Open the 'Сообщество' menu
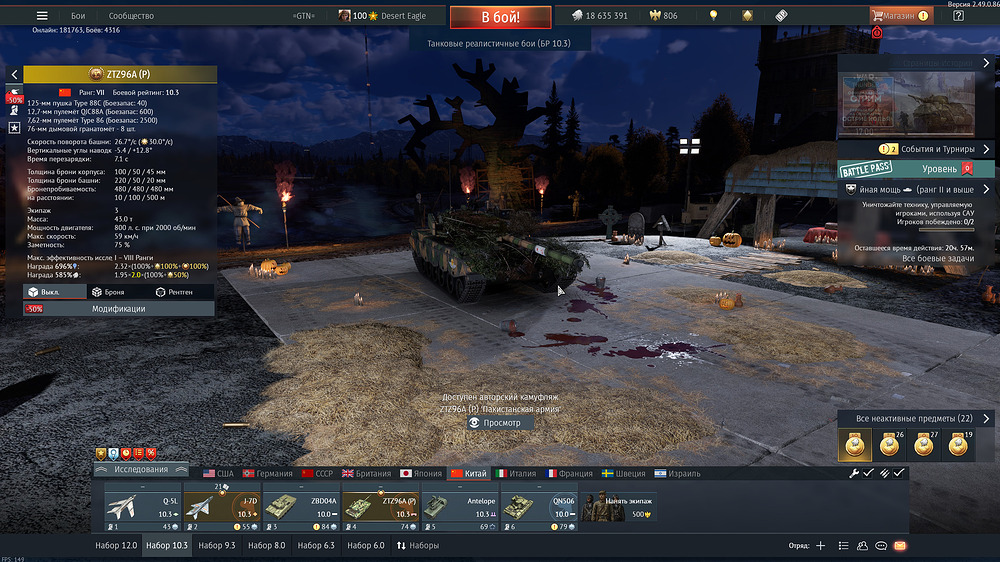The height and width of the screenshot is (562, 1000). 131,16
